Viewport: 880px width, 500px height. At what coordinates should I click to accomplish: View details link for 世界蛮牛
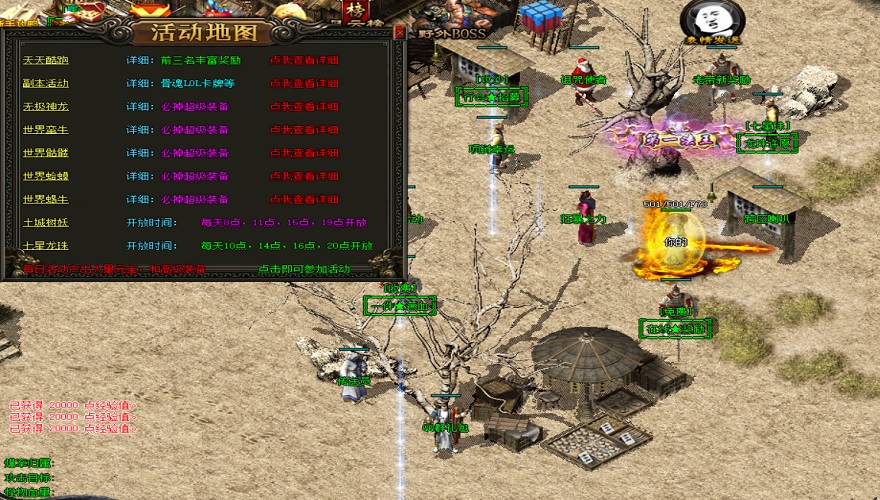[x=304, y=129]
